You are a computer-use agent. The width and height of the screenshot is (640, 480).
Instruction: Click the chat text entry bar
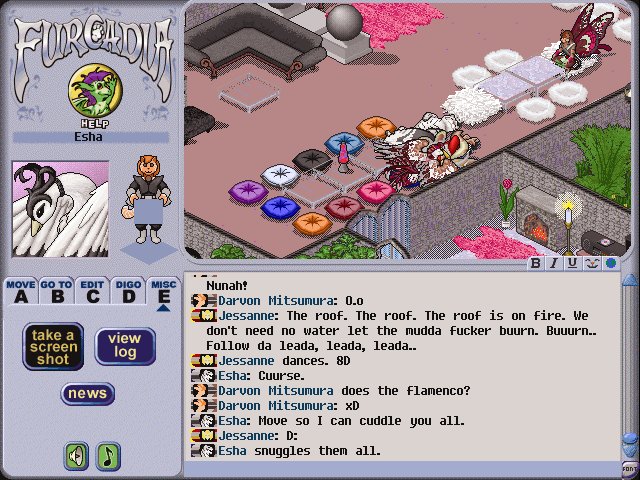pyautogui.click(x=400, y=468)
